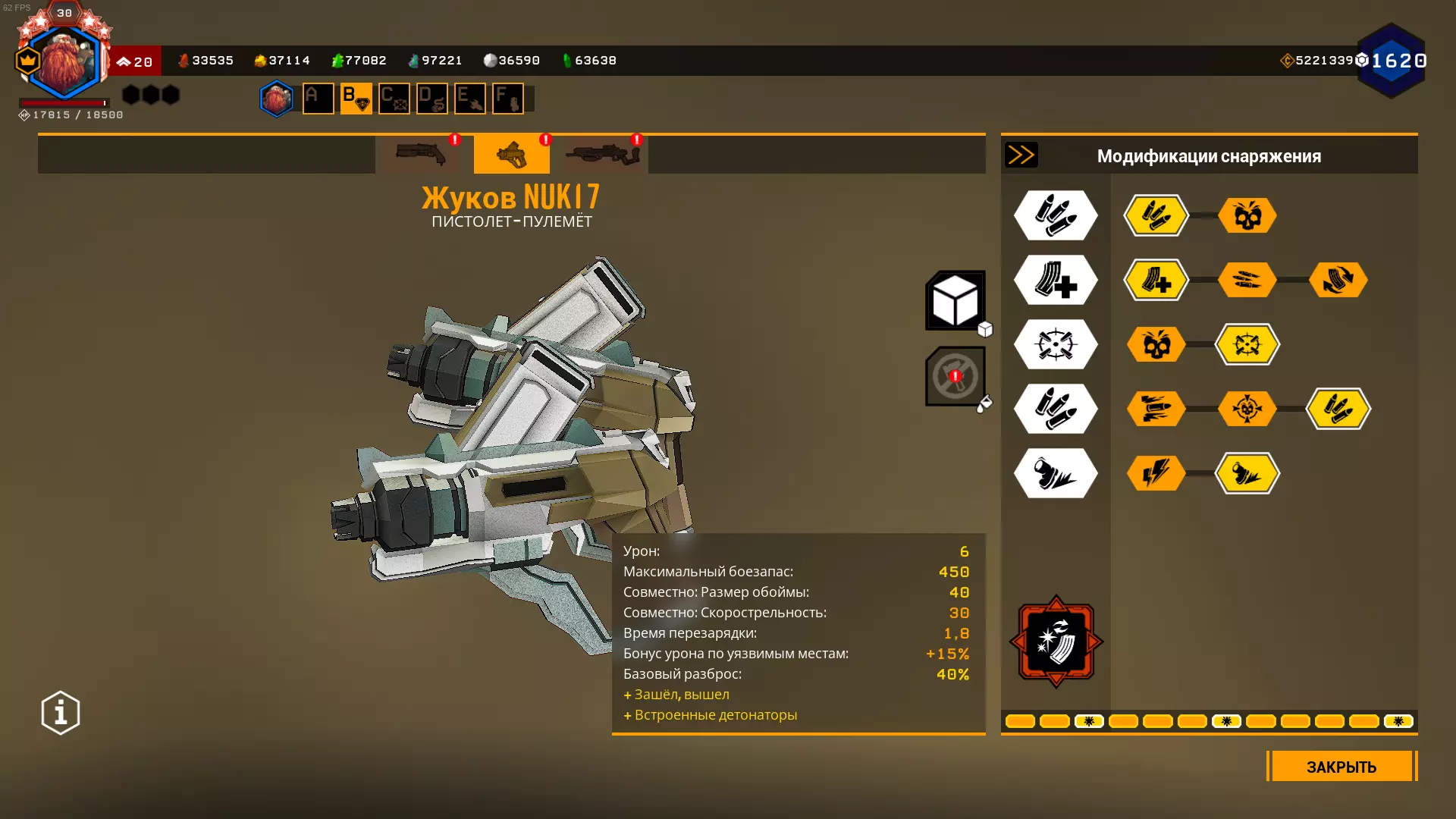Collapse the modifications panel with double arrows
The image size is (1456, 819).
coord(1021,155)
